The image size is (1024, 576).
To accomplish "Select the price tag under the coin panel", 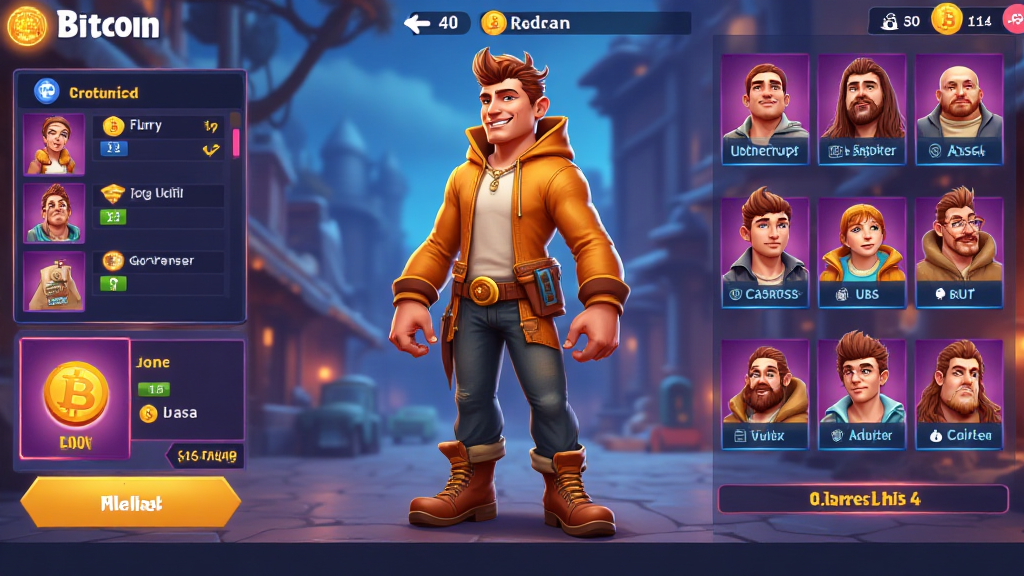I will pyautogui.click(x=204, y=456).
